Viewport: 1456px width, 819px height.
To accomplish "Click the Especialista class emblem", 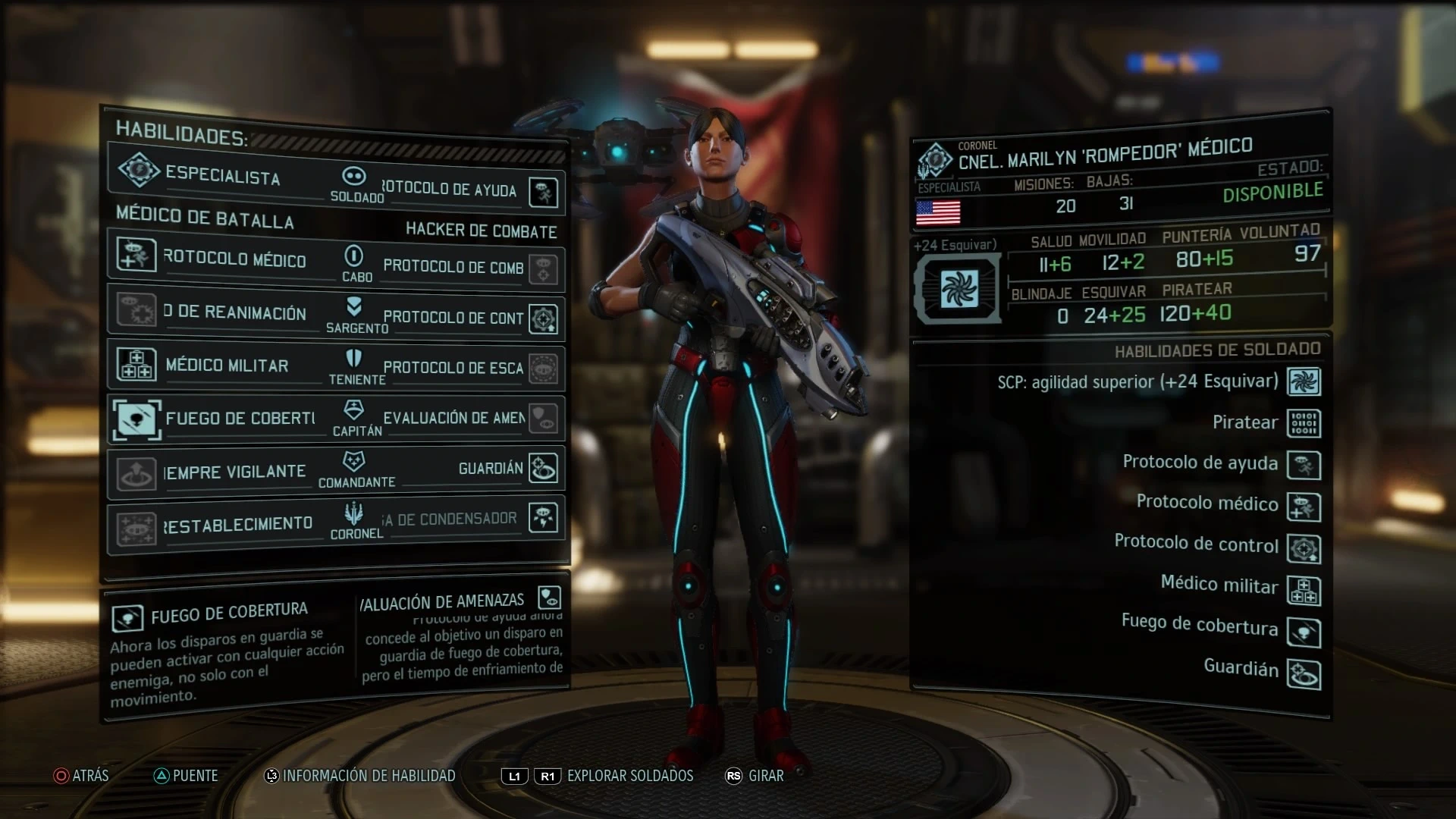I will [x=139, y=170].
